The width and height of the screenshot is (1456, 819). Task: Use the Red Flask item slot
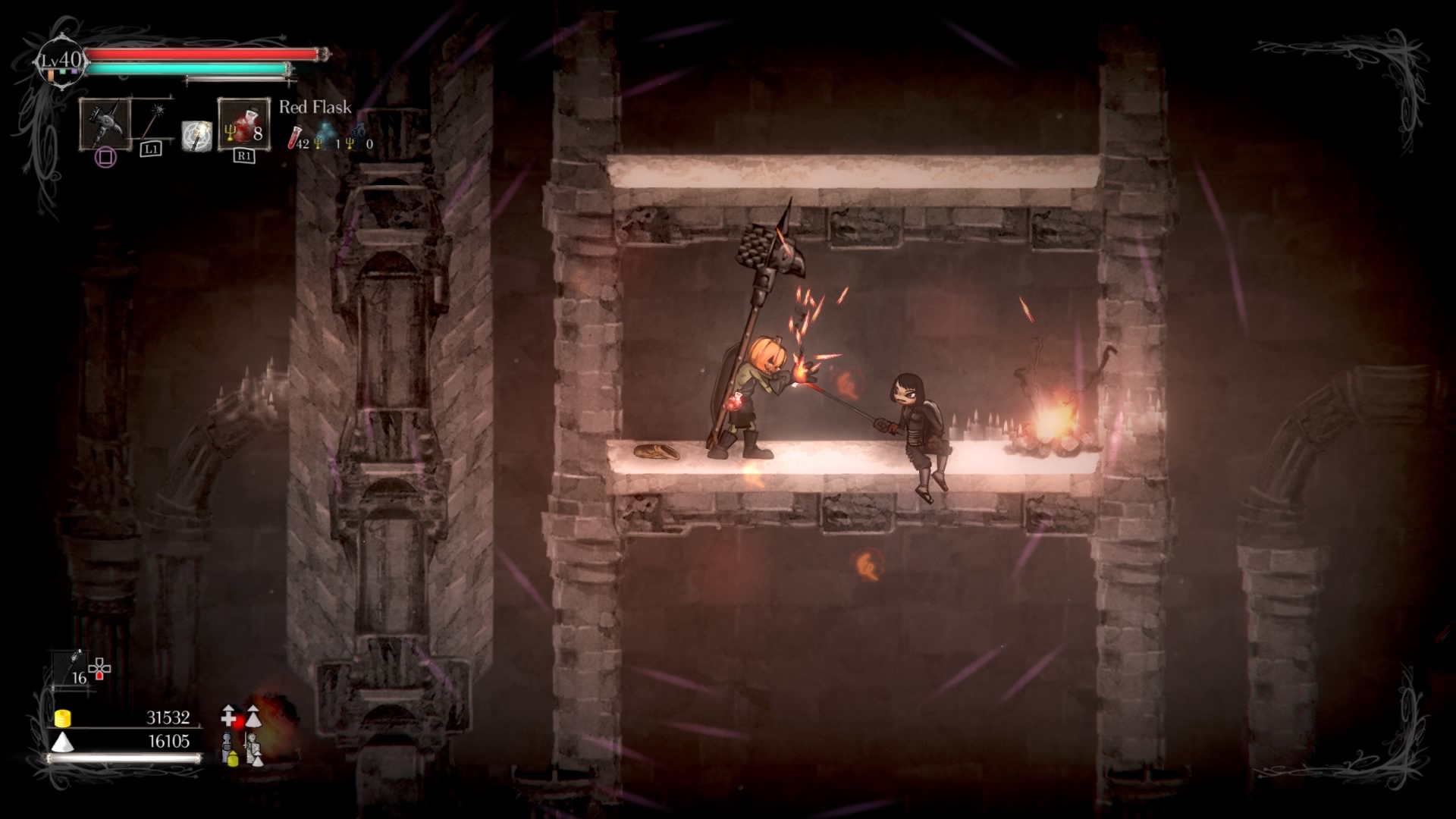tap(243, 124)
